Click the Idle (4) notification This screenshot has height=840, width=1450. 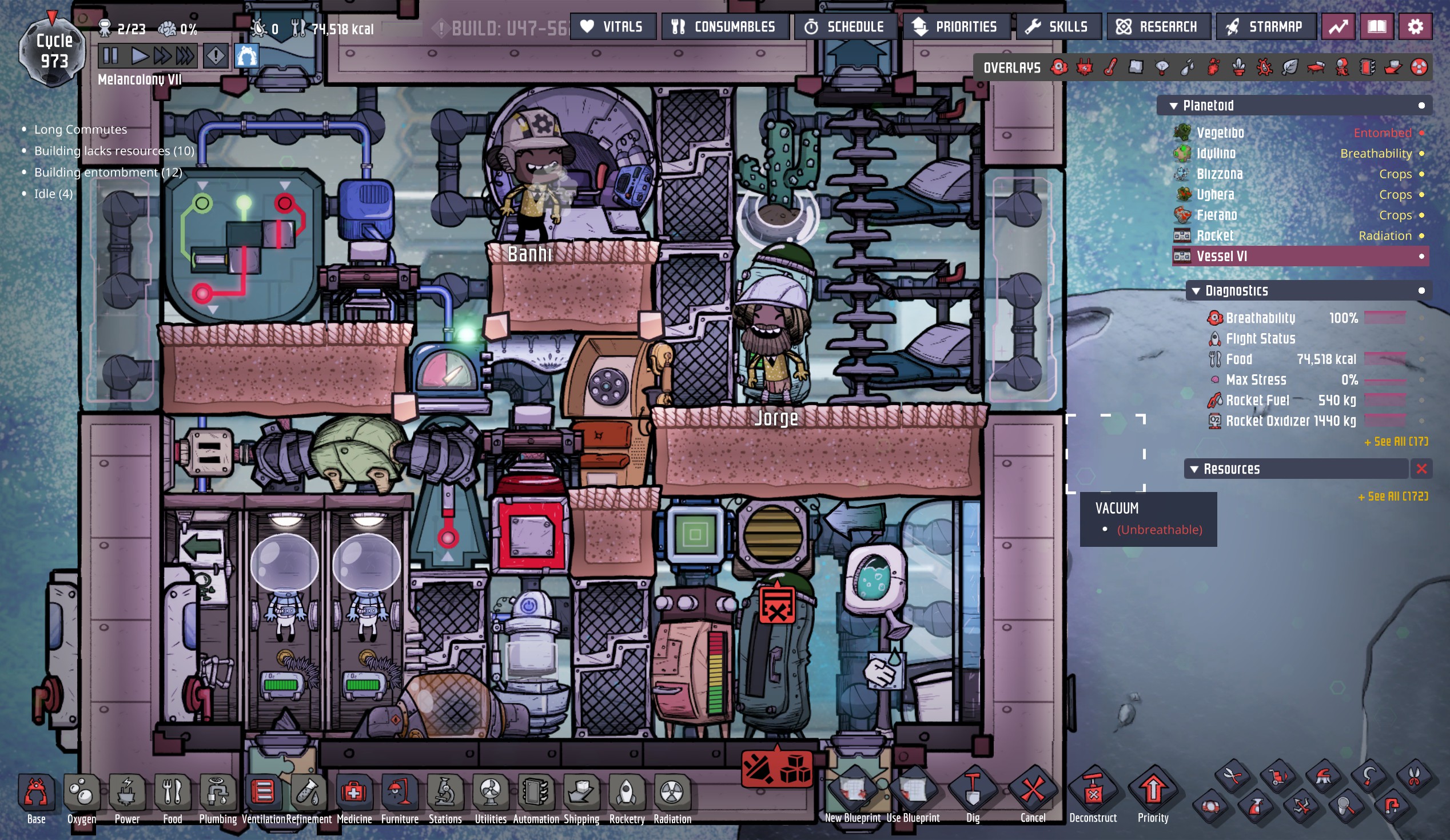(x=53, y=194)
